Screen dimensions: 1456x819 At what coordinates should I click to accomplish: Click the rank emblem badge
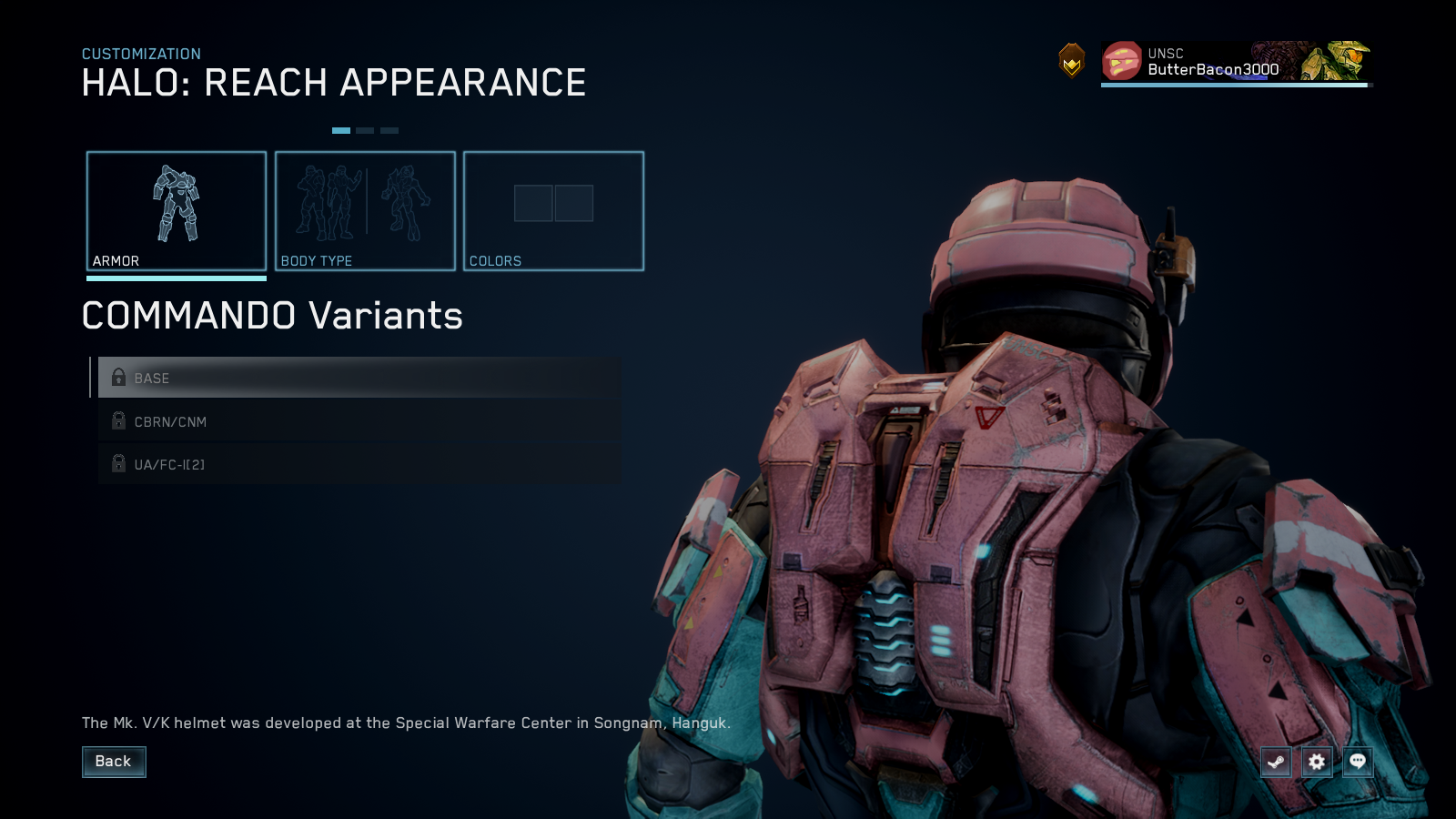tap(1072, 63)
